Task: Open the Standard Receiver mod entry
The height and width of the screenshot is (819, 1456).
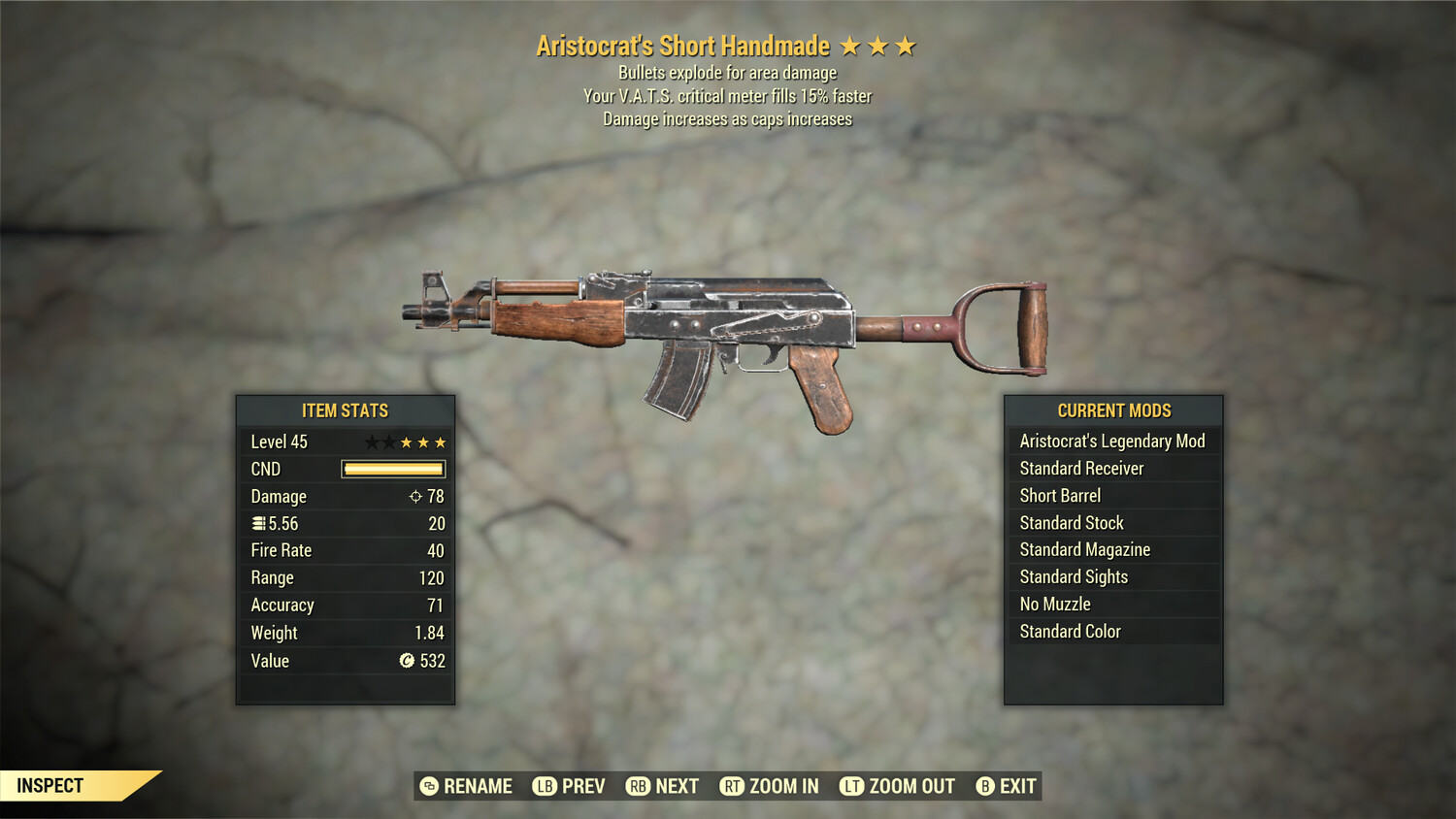Action: tap(1080, 469)
